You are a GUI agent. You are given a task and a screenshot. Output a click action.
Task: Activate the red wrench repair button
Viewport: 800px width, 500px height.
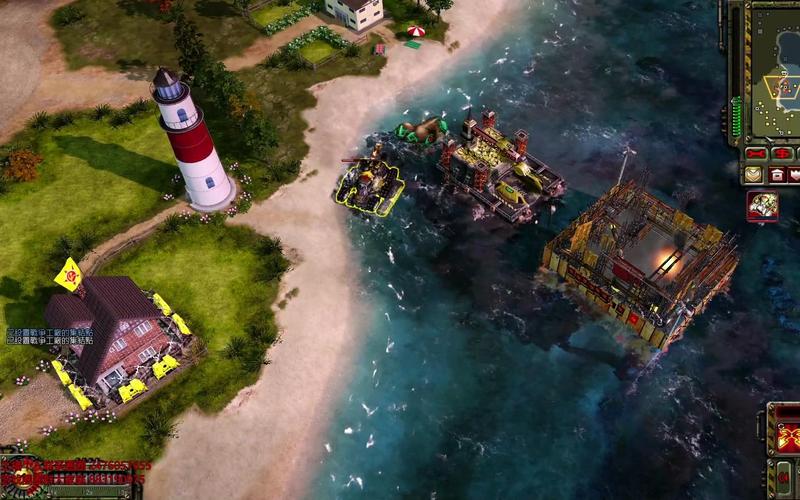757,153
